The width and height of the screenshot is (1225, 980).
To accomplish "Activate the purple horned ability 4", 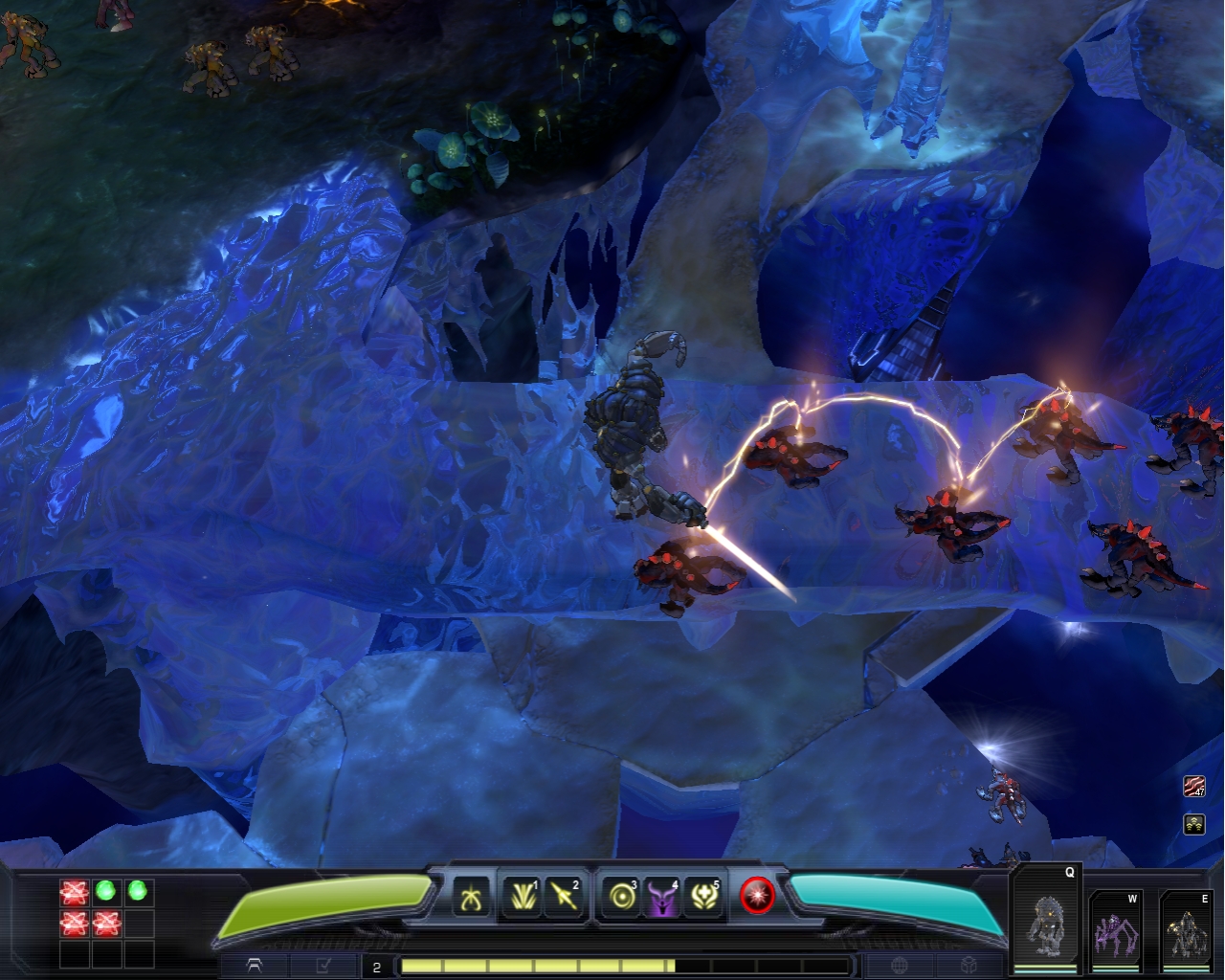I will (662, 897).
